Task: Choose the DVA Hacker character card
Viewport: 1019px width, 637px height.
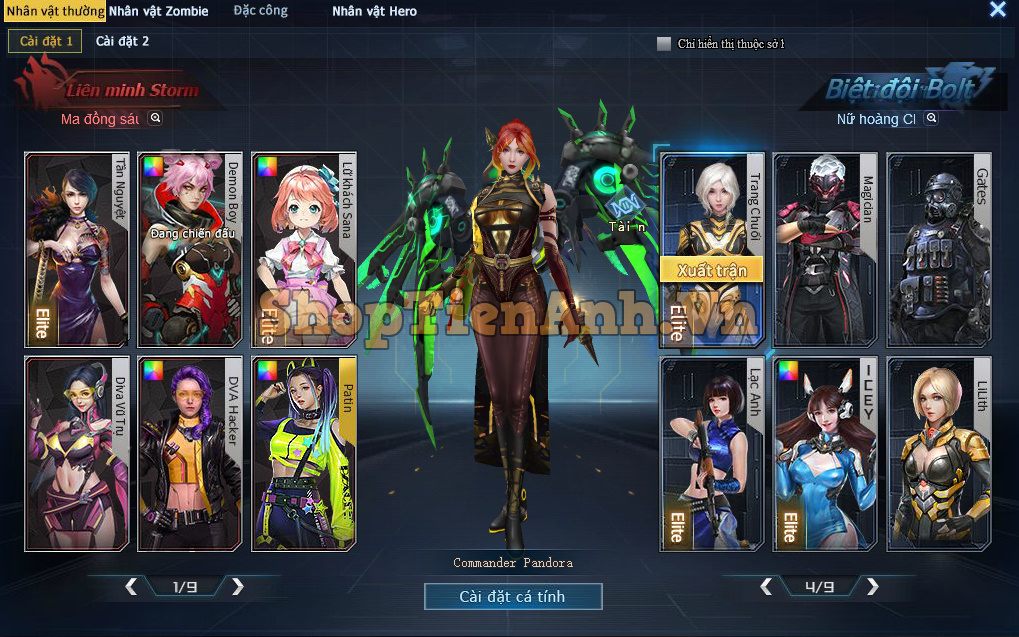Action: [190, 454]
